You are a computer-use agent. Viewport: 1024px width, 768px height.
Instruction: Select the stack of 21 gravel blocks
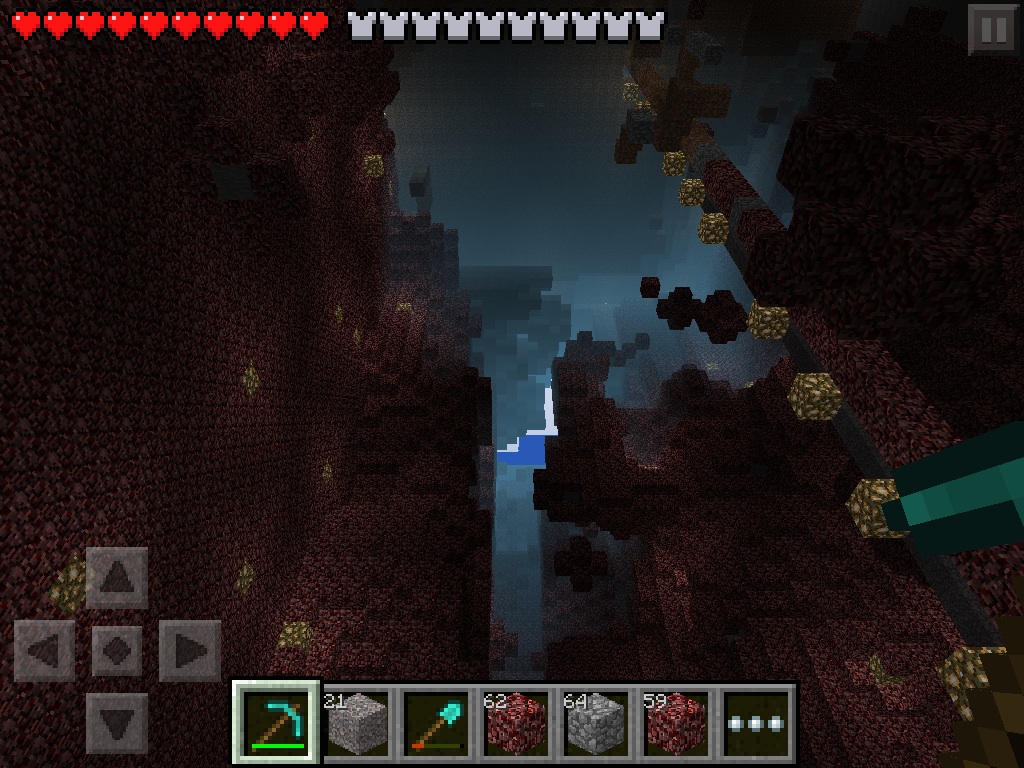coord(357,722)
